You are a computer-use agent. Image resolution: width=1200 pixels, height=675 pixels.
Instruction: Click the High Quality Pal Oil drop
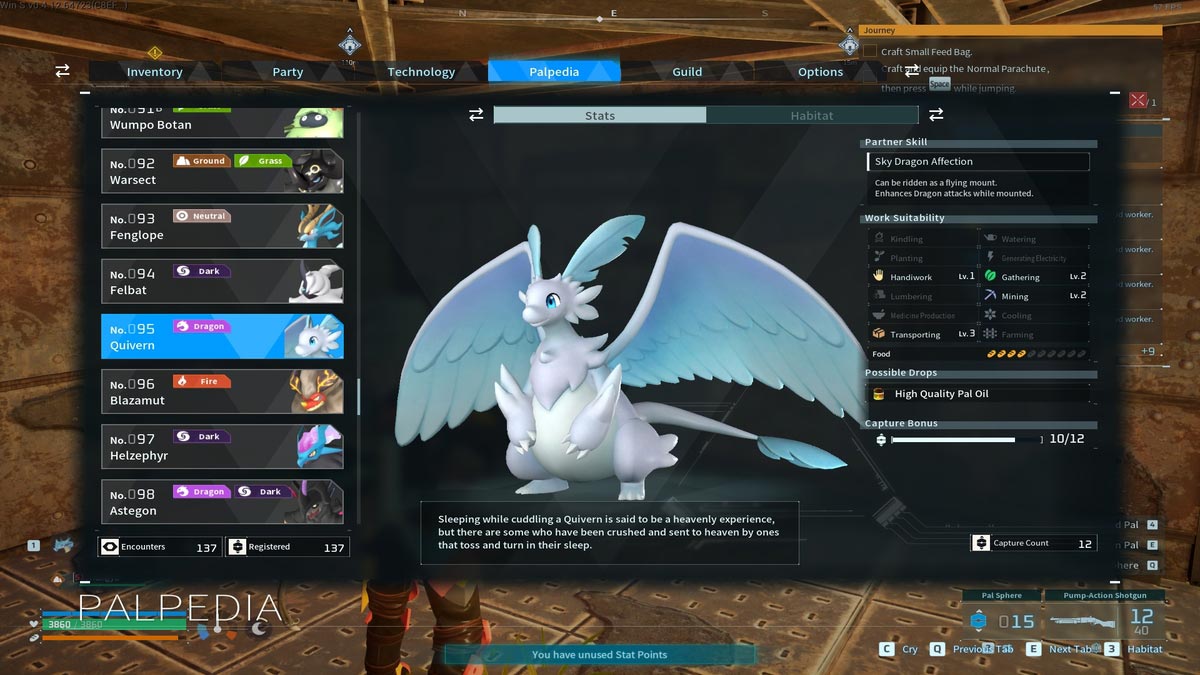[978, 394]
